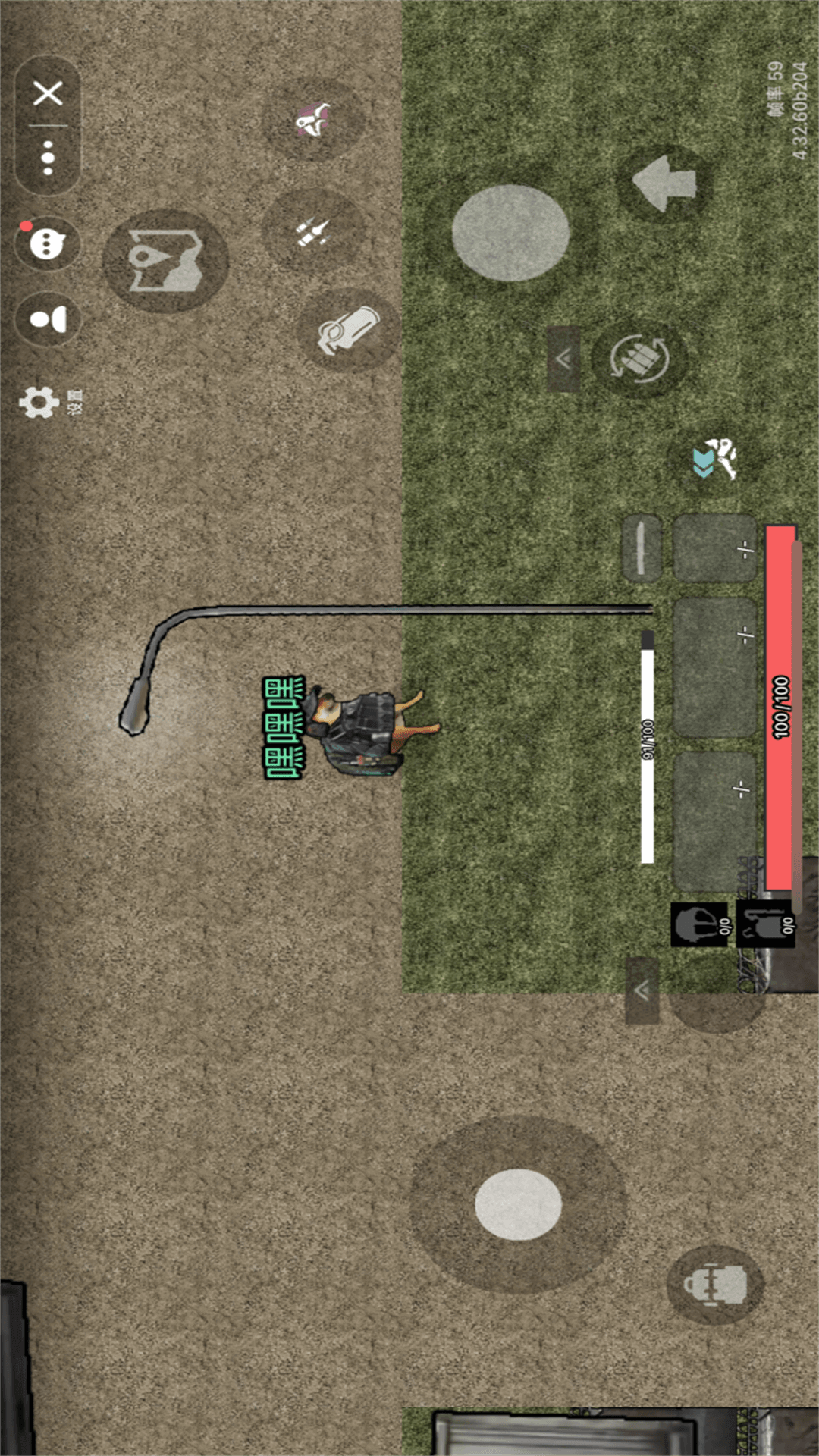Close the mini-program with the X button
The image size is (819, 1456).
(x=48, y=94)
